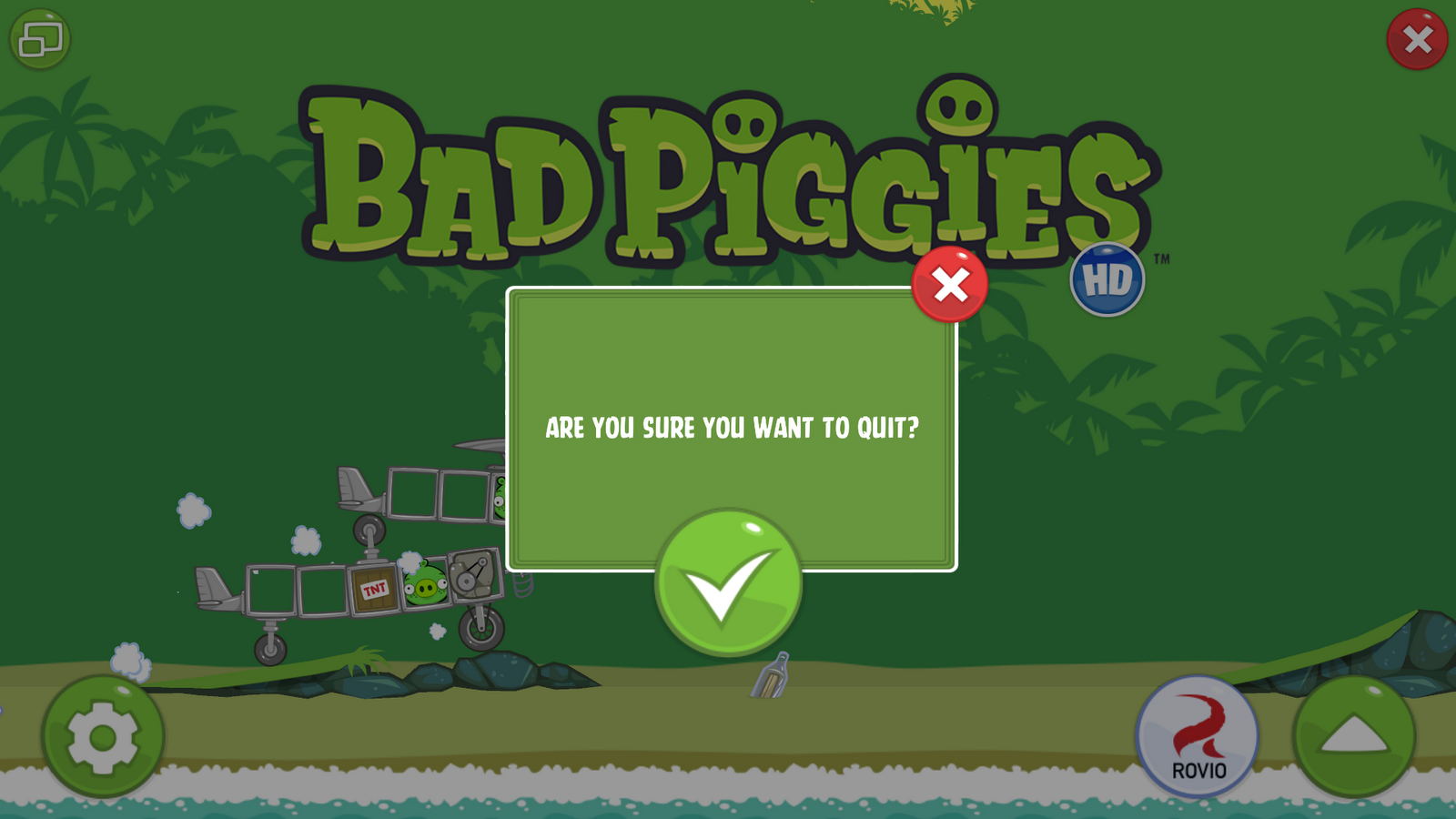This screenshot has height=819, width=1456.
Task: Click the quit confirmation message text
Action: [x=733, y=425]
